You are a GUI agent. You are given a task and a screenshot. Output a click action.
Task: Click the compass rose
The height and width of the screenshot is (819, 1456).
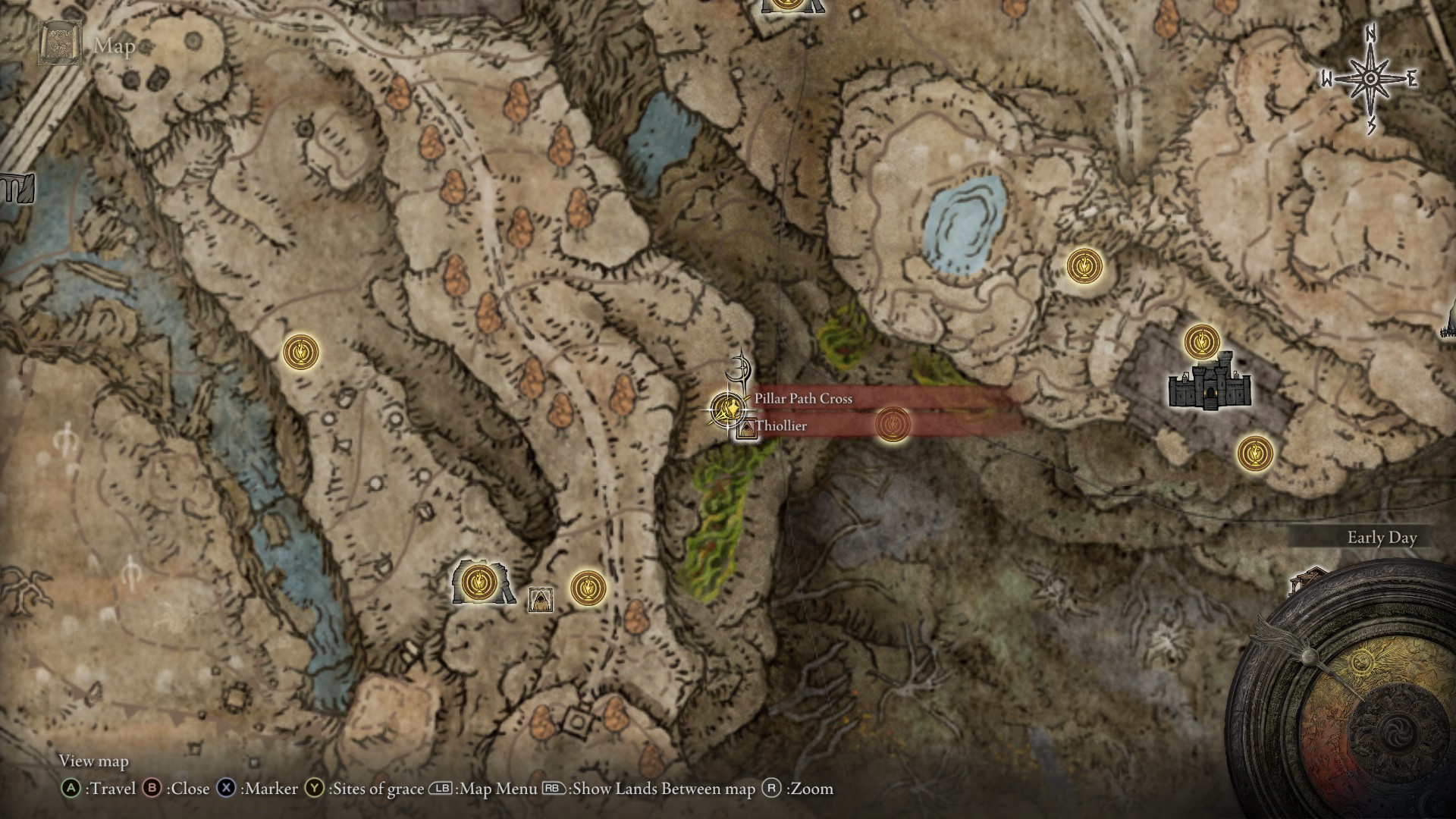tap(1371, 79)
